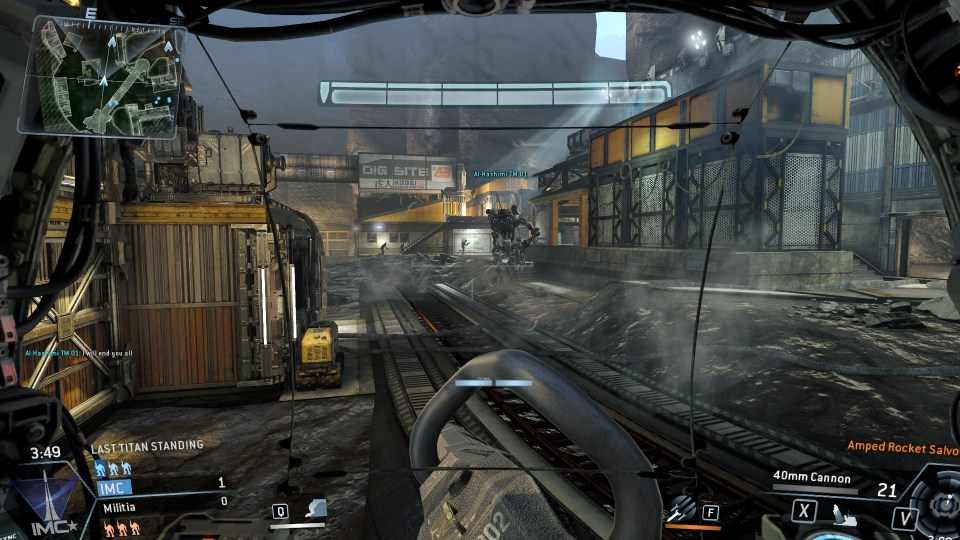Viewport: 960px width, 540px height.
Task: Click the eject hand icon
Action: point(843,514)
